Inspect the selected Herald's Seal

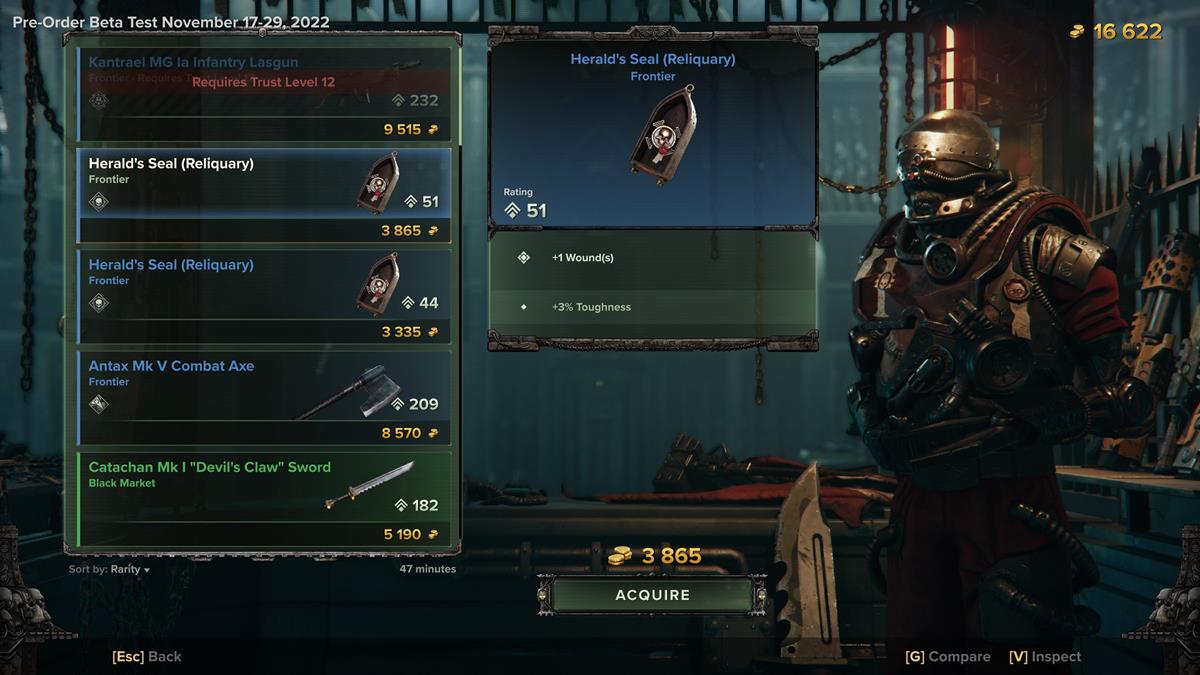pos(1045,657)
